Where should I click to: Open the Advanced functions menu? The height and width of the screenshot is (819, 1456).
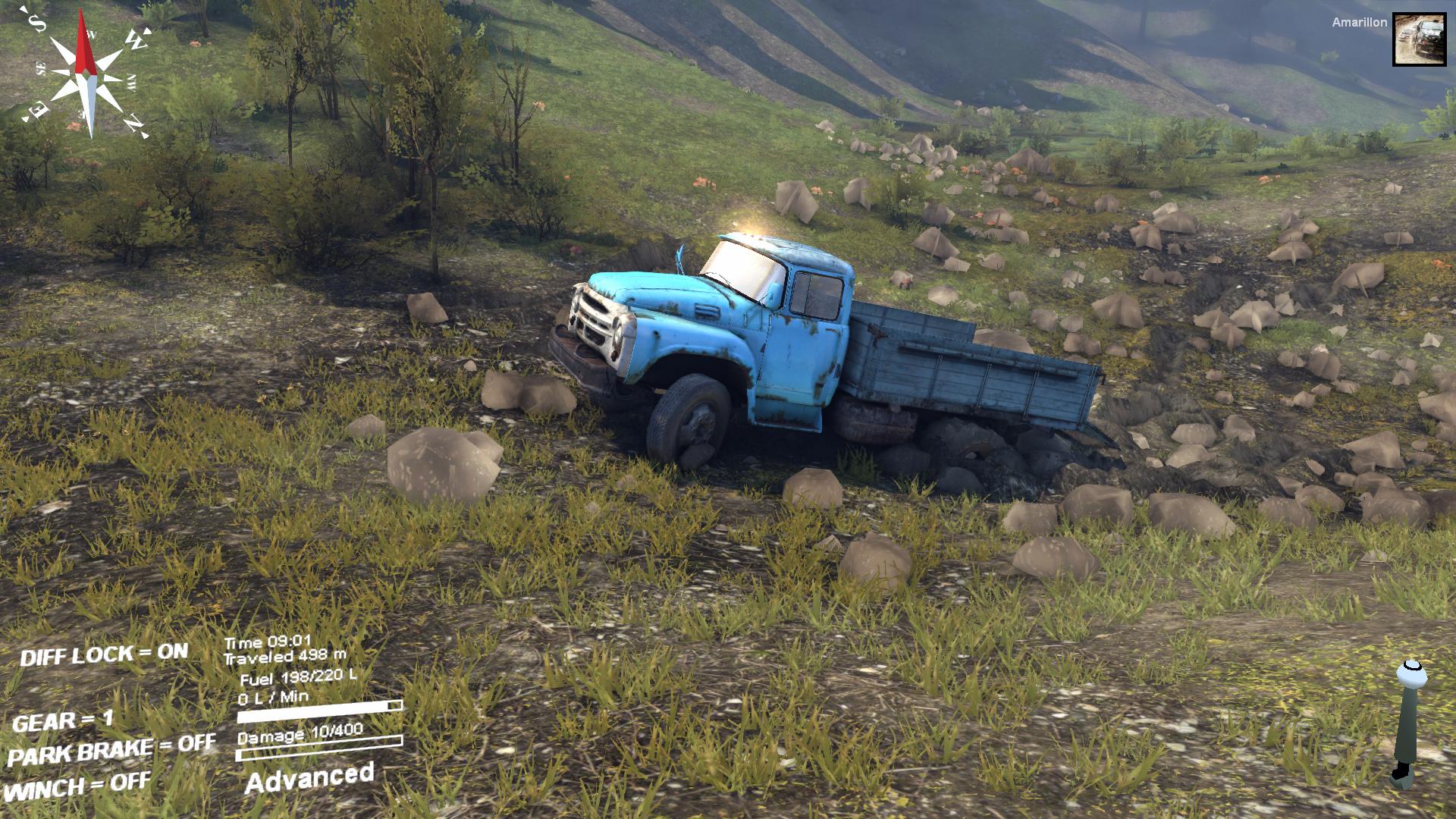pos(309,778)
